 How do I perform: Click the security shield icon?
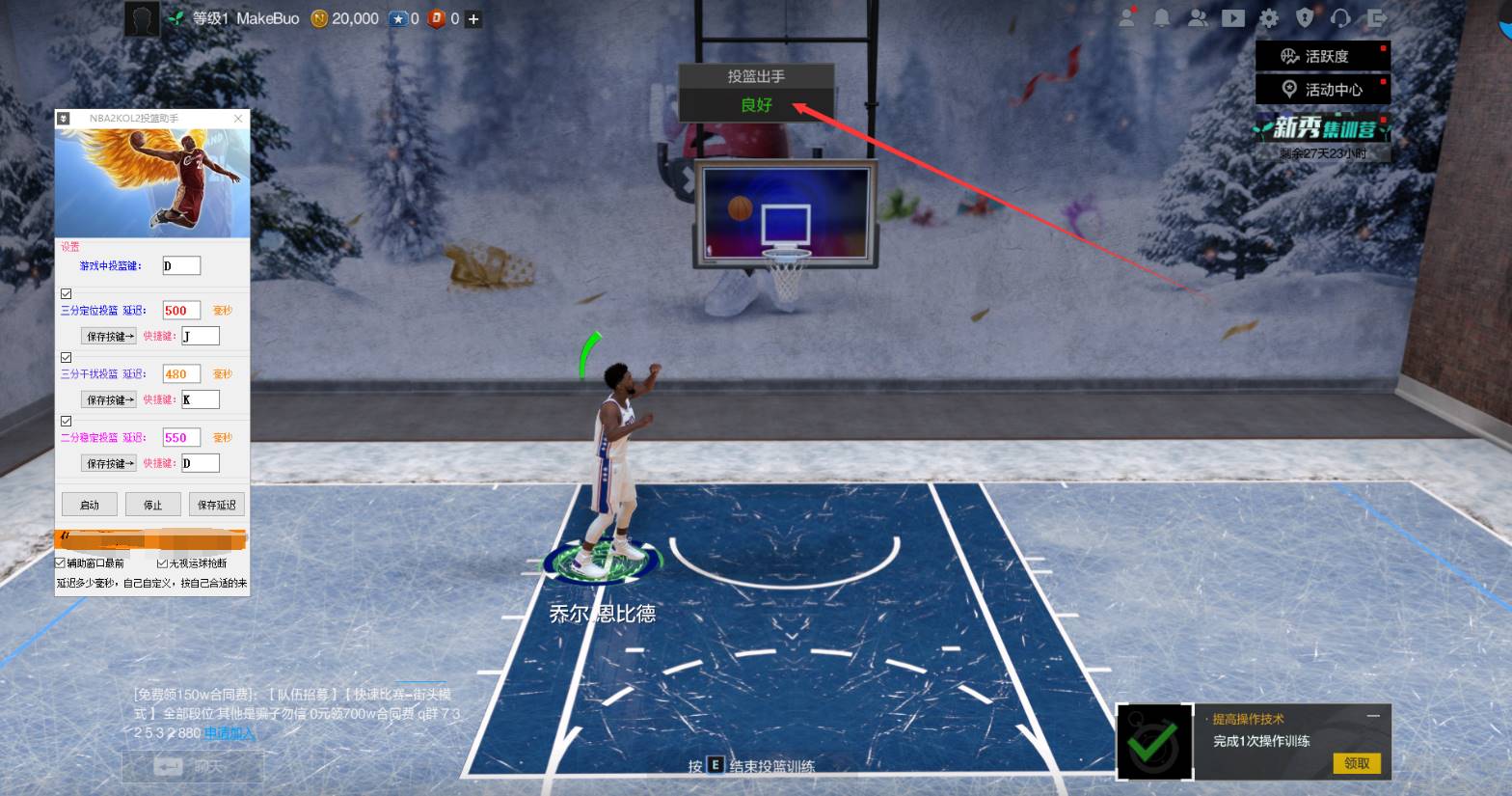(1305, 17)
